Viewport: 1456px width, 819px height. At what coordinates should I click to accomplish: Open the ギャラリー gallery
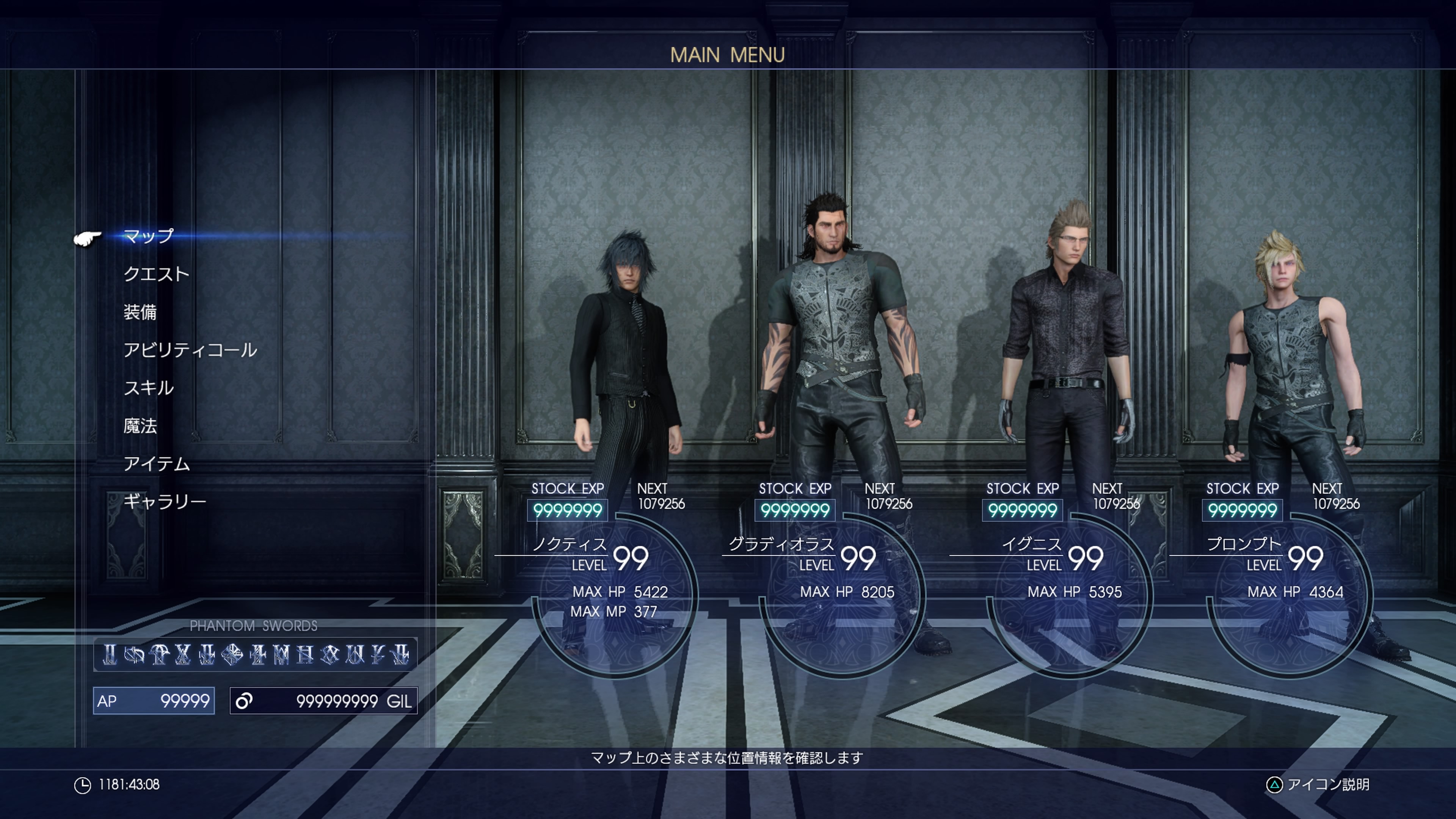(x=165, y=501)
